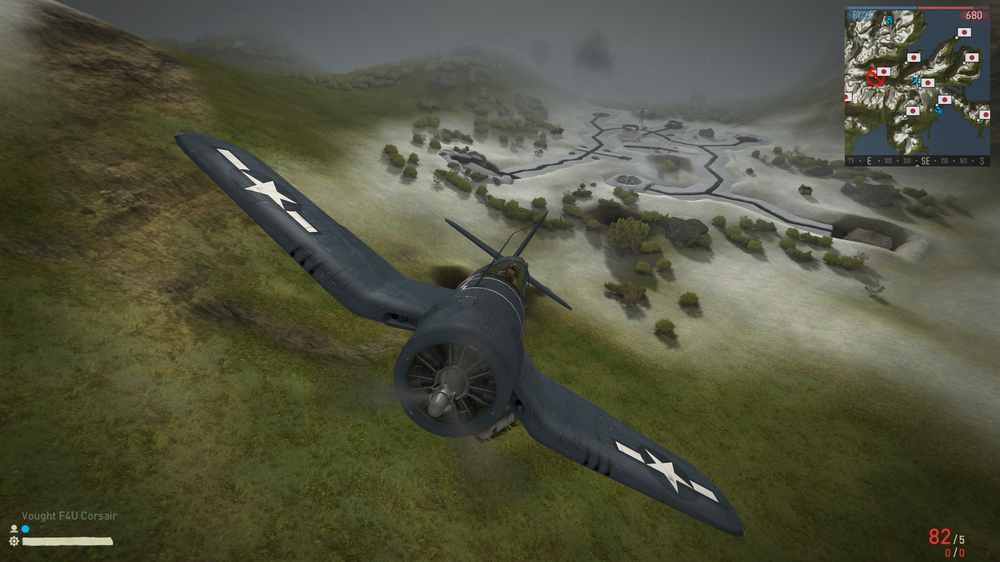The height and width of the screenshot is (562, 1000).
Task: Click the blue vehicle marker at the minimap's top
Action: pos(887,18)
